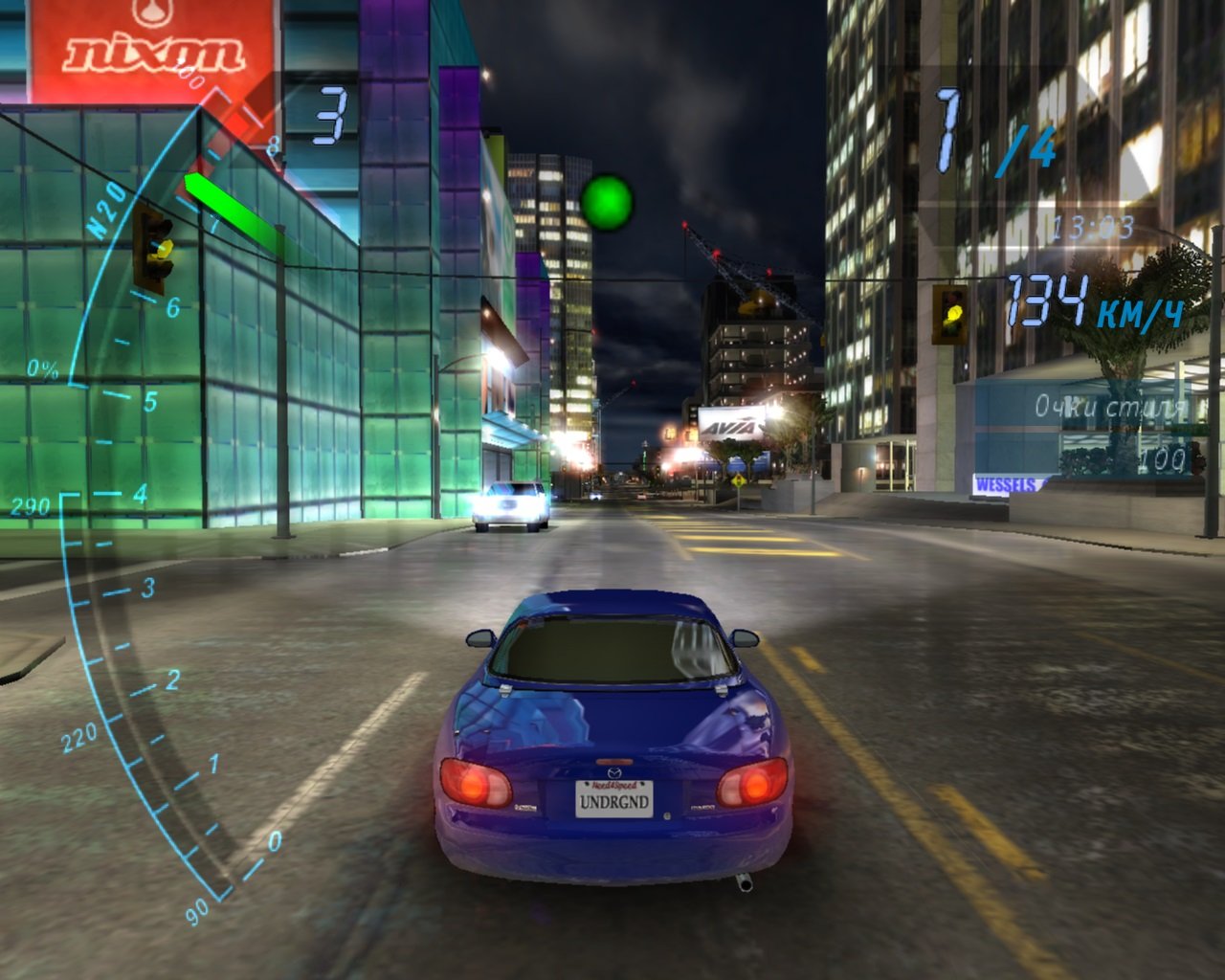This screenshot has height=980, width=1225.
Task: Click the WESSELS storefront sign
Action: pos(1007,485)
